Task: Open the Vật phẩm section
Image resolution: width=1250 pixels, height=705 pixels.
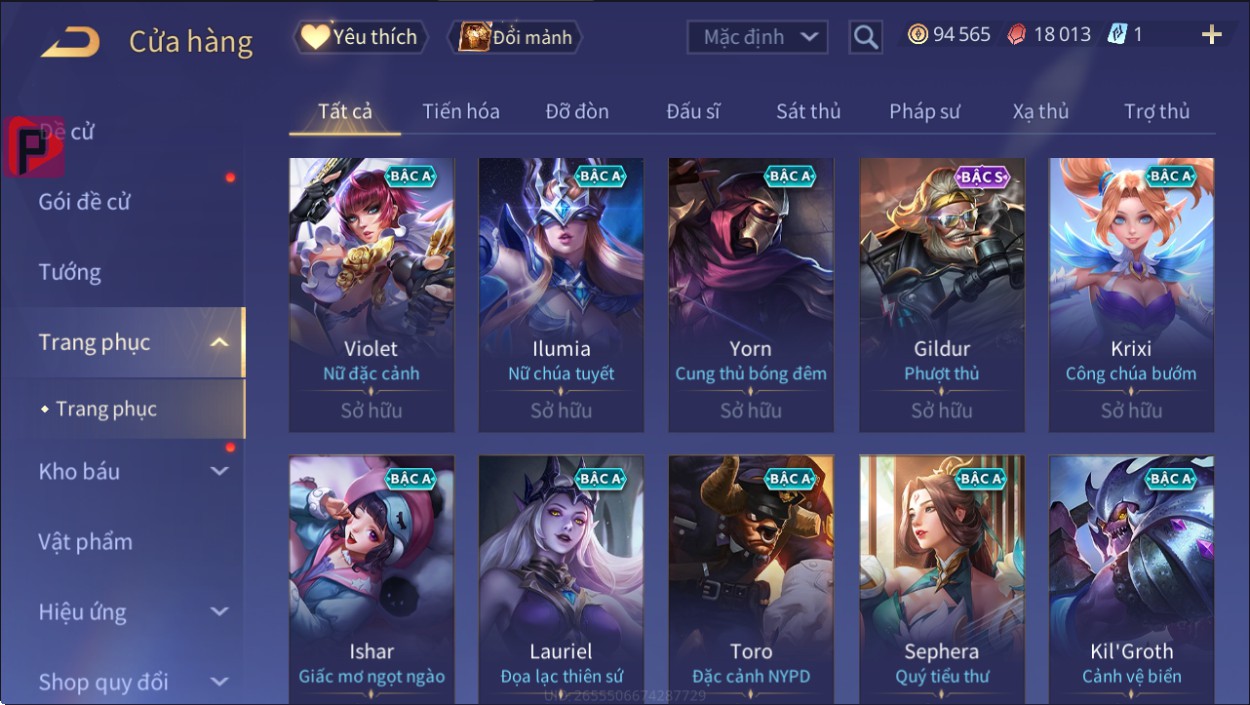Action: (85, 542)
